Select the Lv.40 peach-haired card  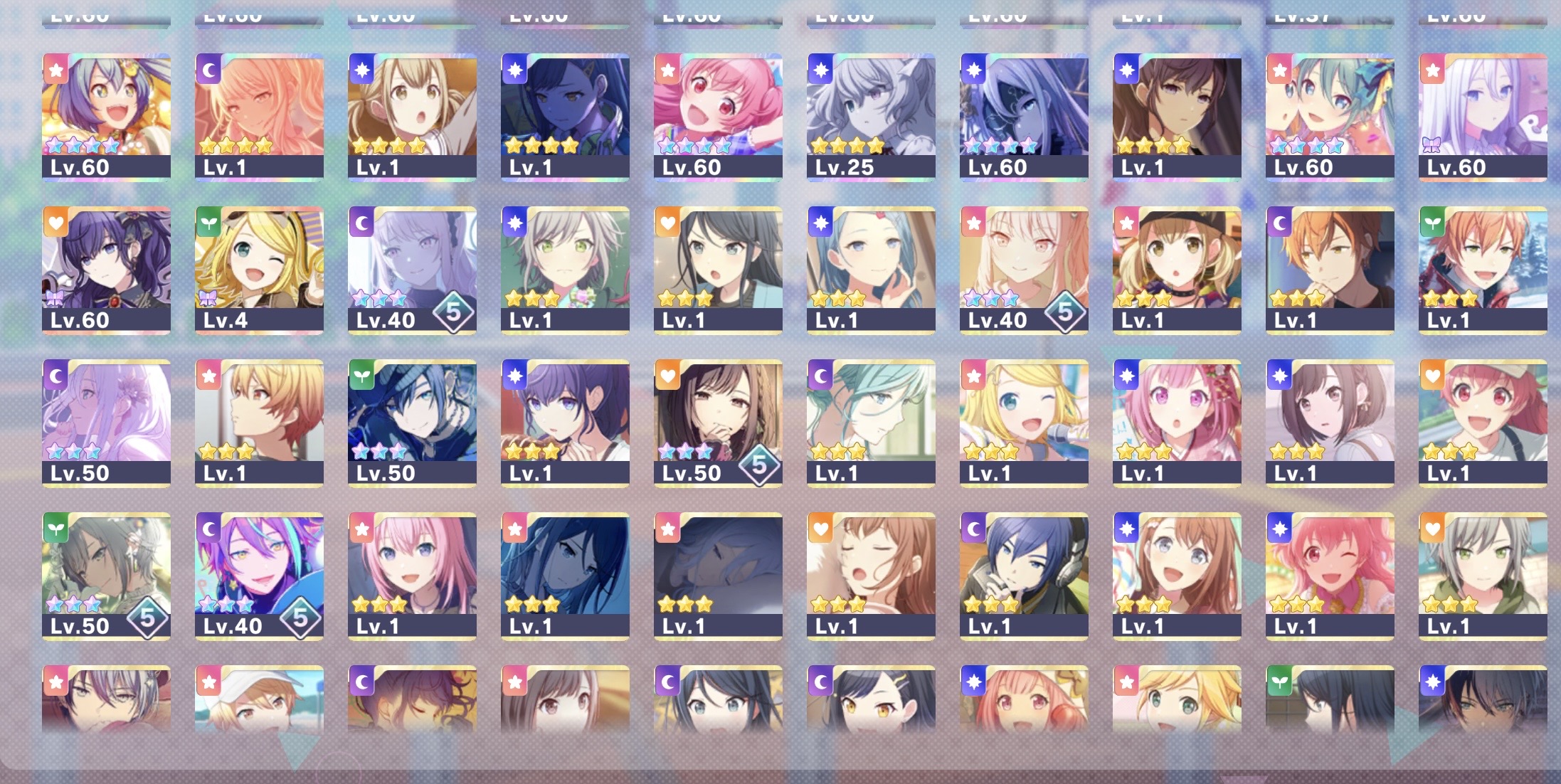click(x=1024, y=270)
